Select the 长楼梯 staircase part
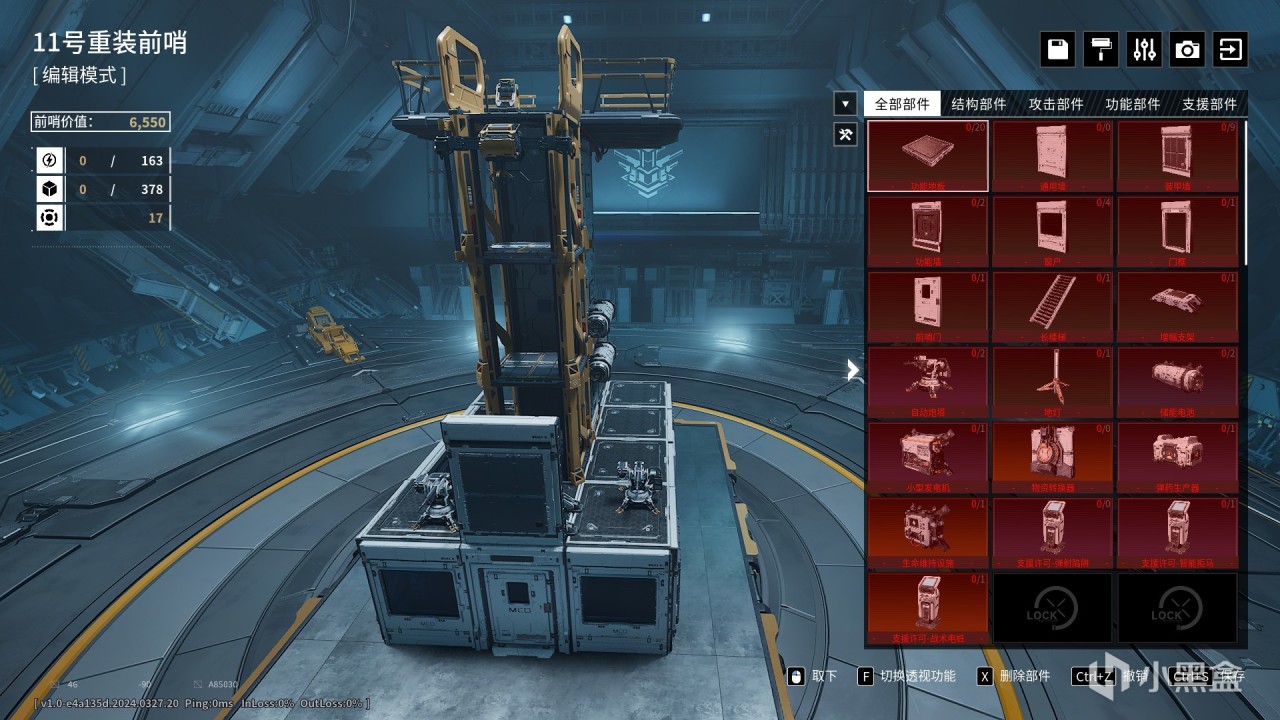 (x=1052, y=307)
